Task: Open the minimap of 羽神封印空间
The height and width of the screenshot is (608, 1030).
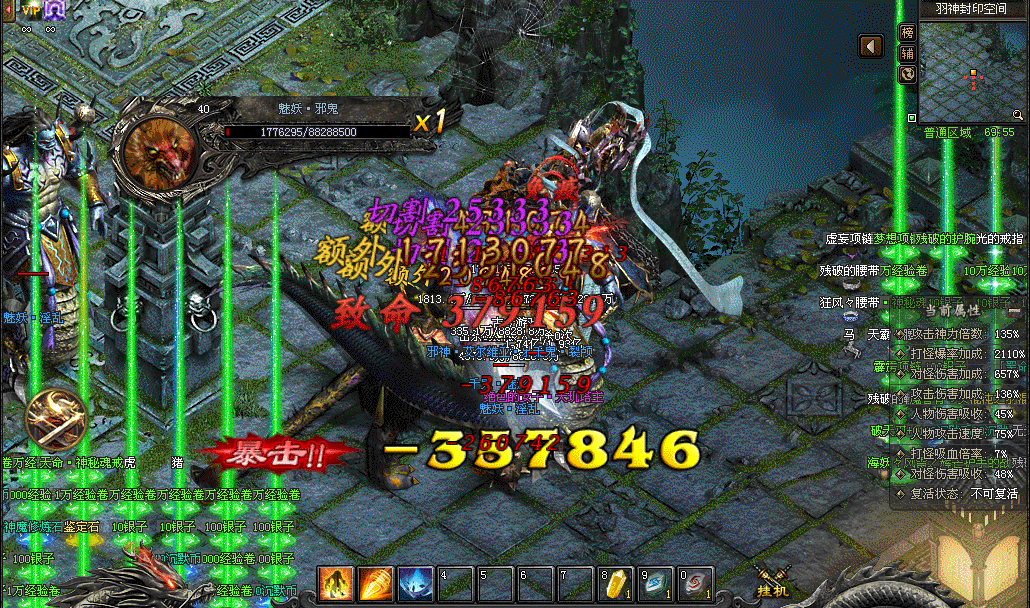Action: click(968, 68)
